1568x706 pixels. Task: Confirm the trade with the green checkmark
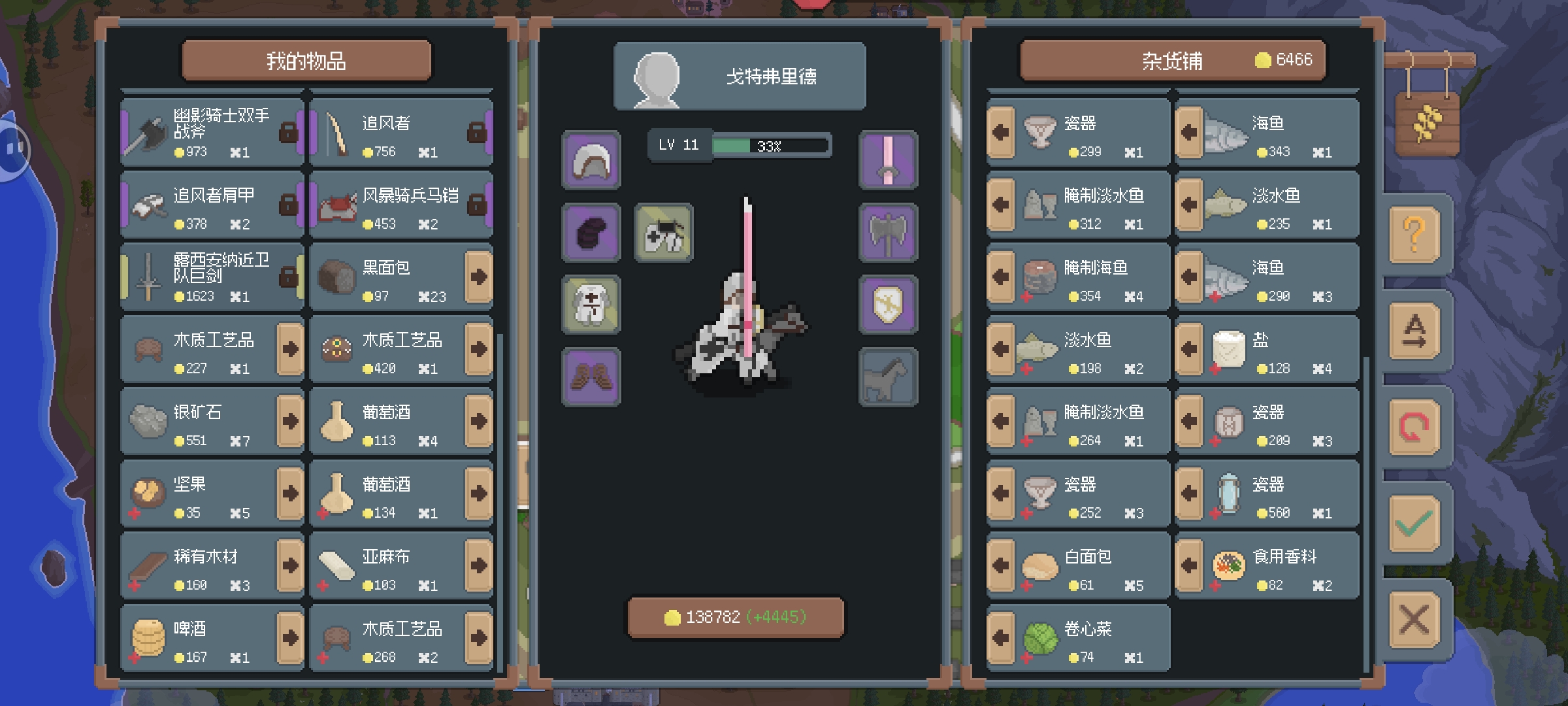pos(1414,523)
